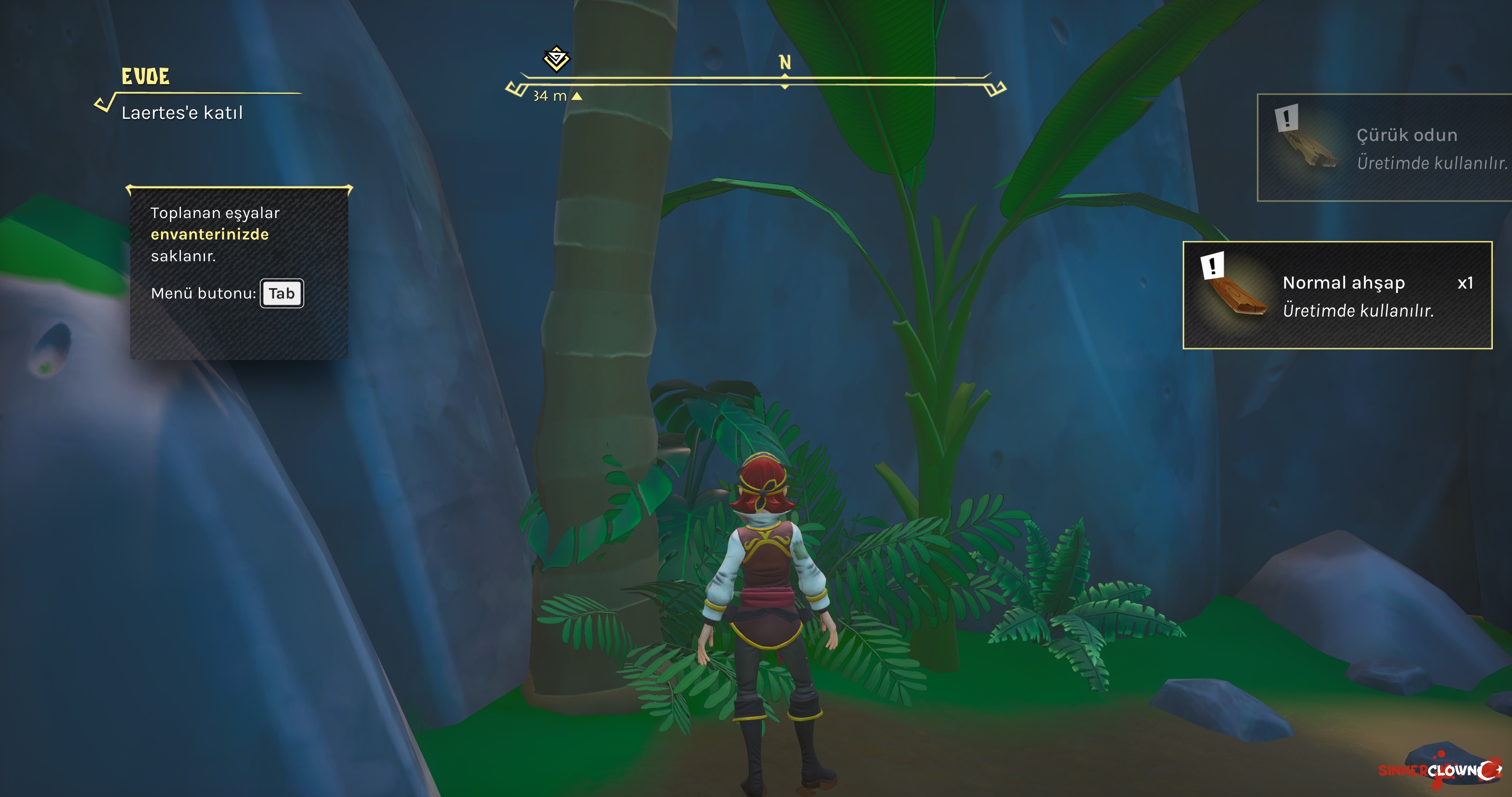The image size is (1512, 797).
Task: Click the SinnerClown channel watermark logo
Action: (x=1440, y=769)
